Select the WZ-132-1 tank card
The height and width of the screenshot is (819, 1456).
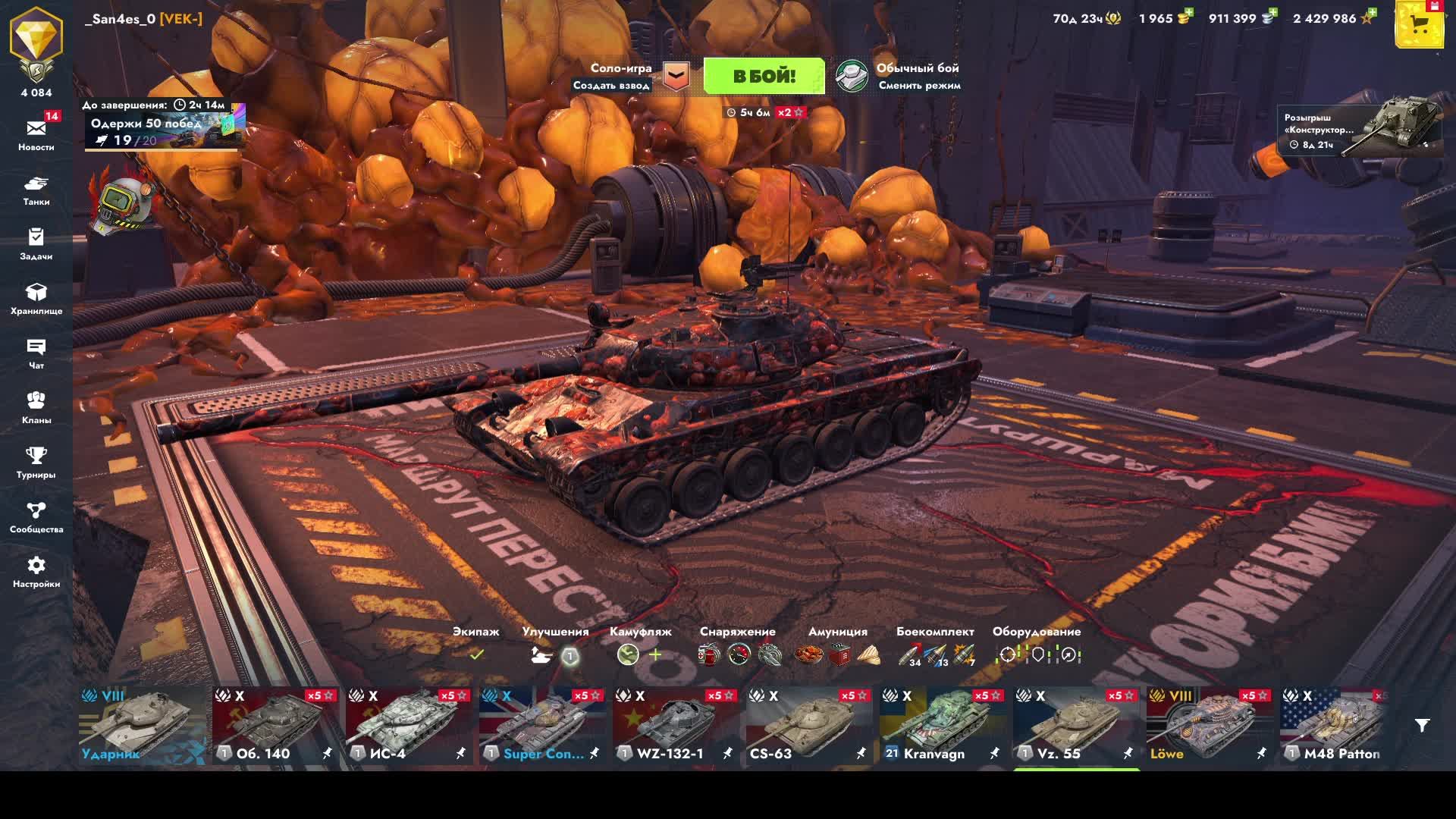[676, 726]
